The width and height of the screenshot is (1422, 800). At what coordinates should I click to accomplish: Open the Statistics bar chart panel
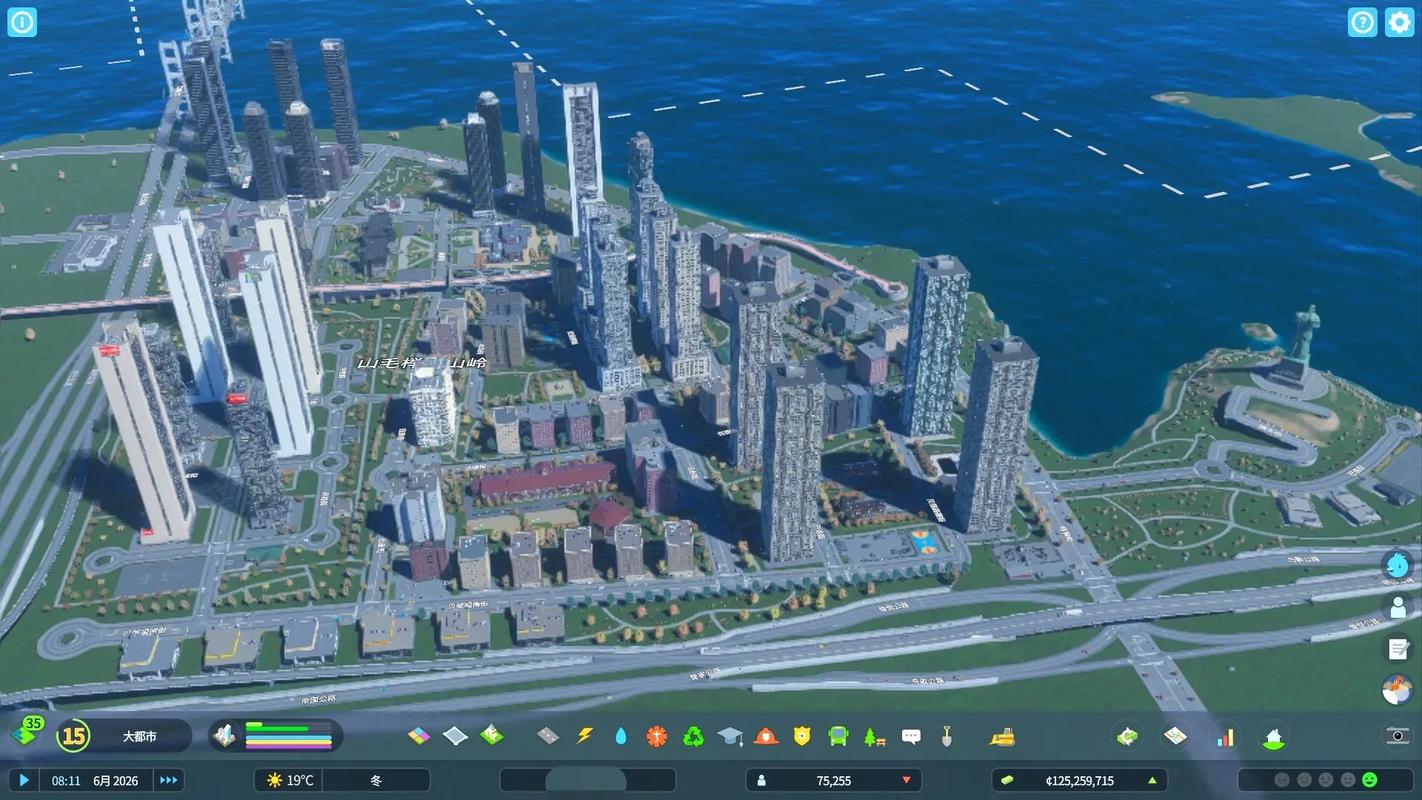pyautogui.click(x=1226, y=735)
